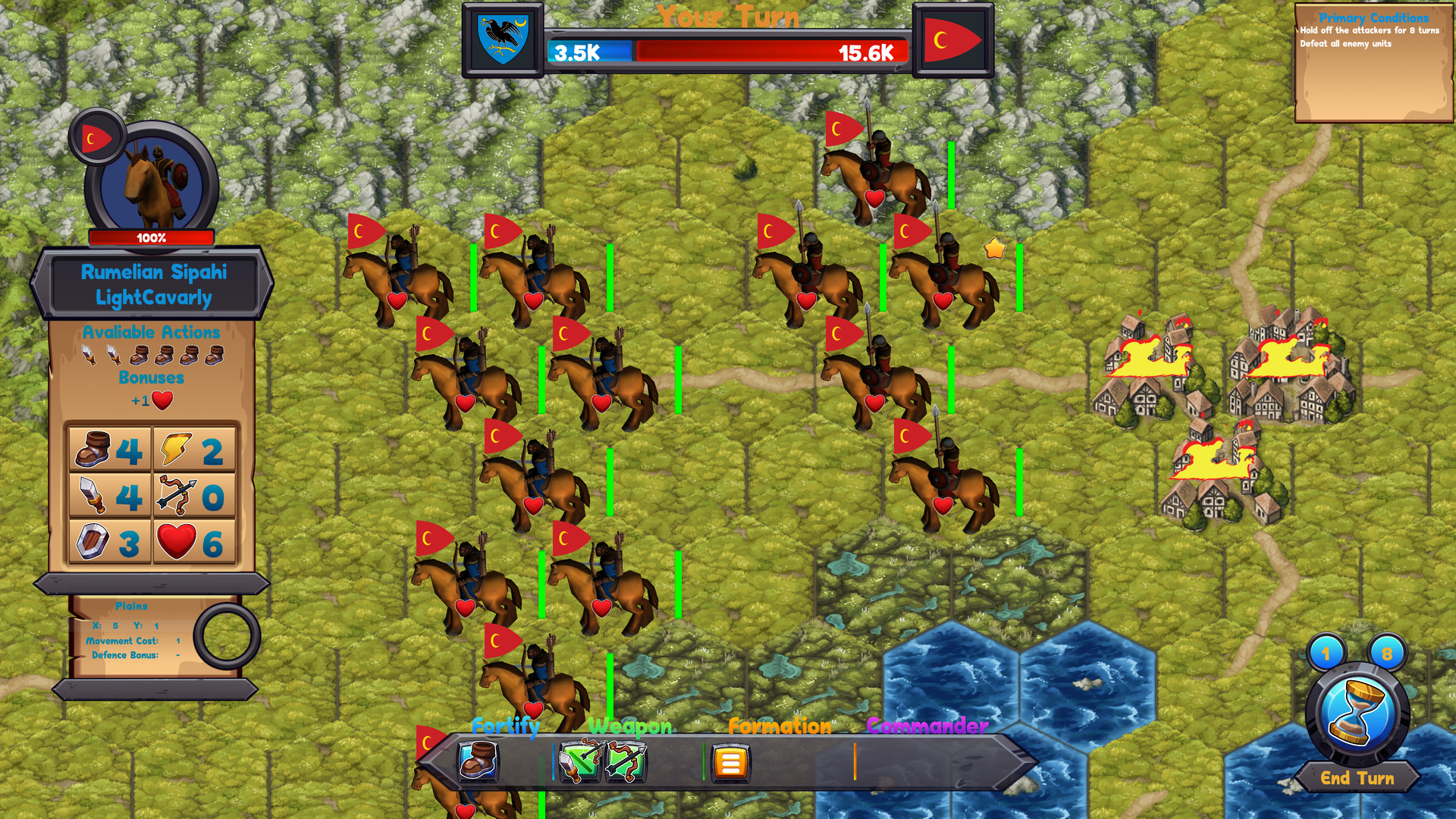Image resolution: width=1456 pixels, height=819 pixels.
Task: Click the heart health stat icon
Action: 177,540
